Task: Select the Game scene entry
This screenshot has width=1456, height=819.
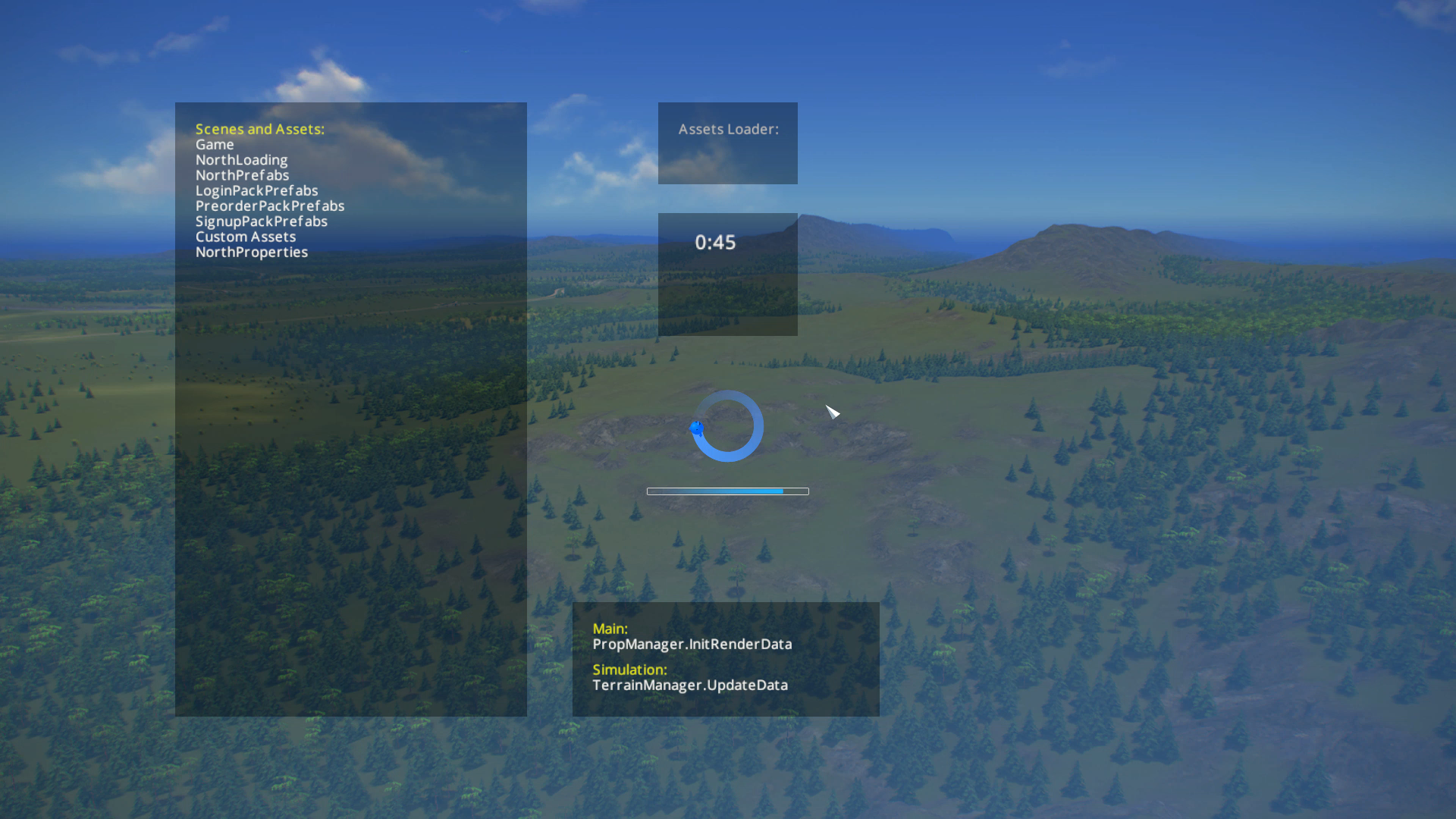Action: click(215, 144)
